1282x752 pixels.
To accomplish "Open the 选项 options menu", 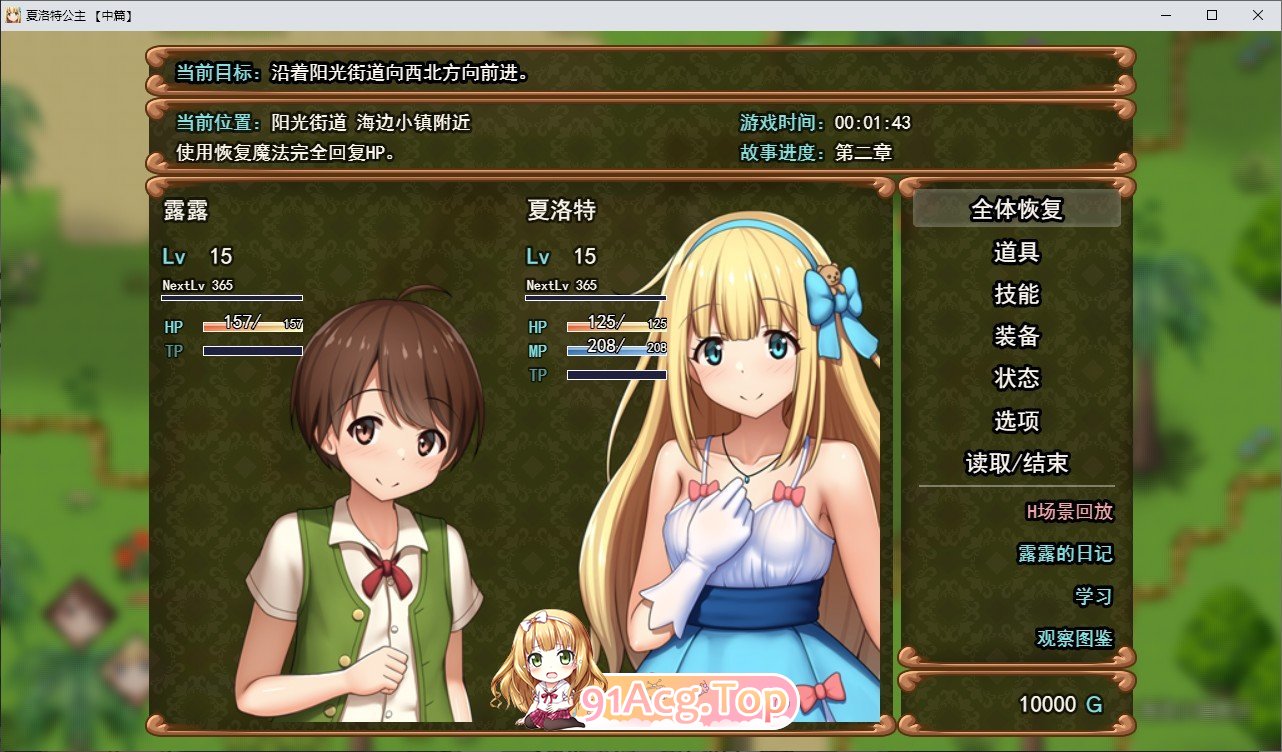I will [x=1017, y=421].
